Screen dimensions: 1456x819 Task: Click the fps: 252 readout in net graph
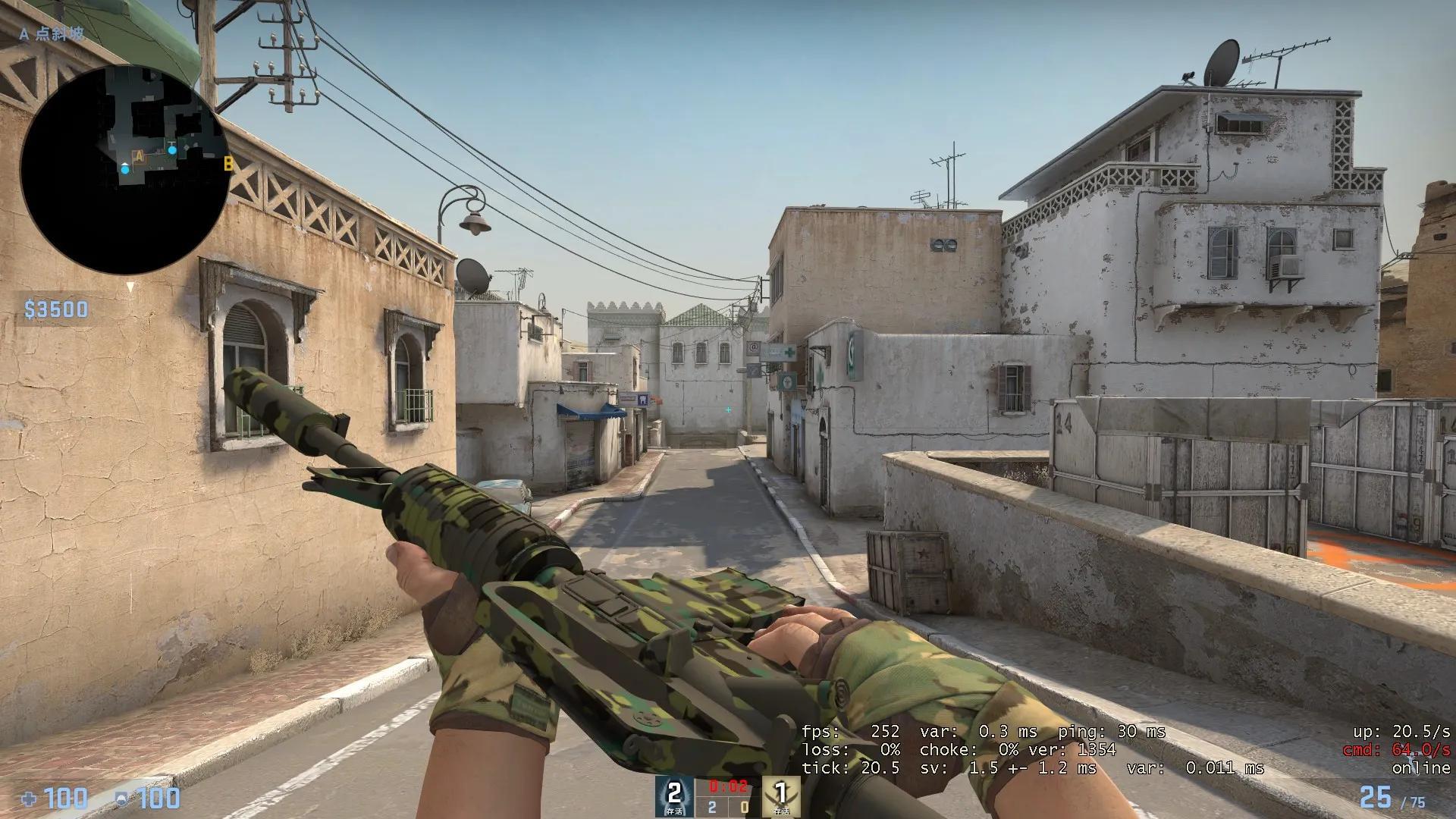coord(849,732)
